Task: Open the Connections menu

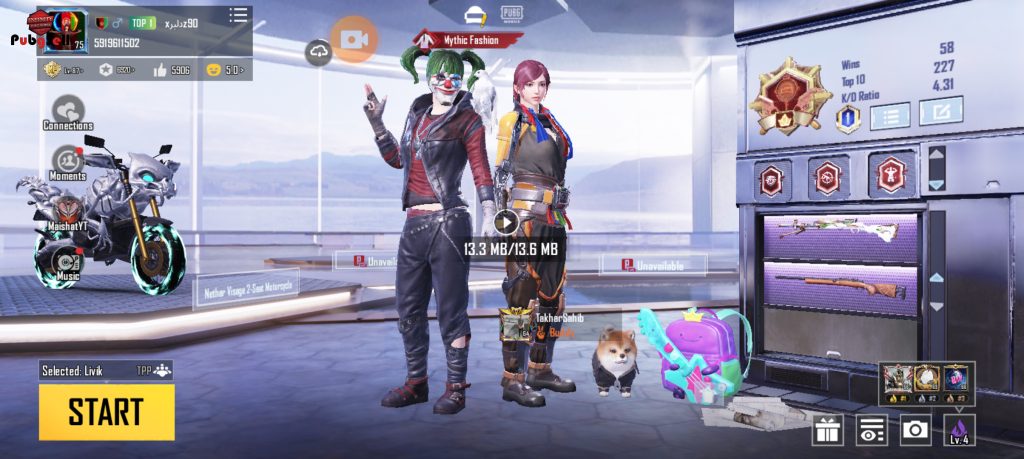Action: 68,110
